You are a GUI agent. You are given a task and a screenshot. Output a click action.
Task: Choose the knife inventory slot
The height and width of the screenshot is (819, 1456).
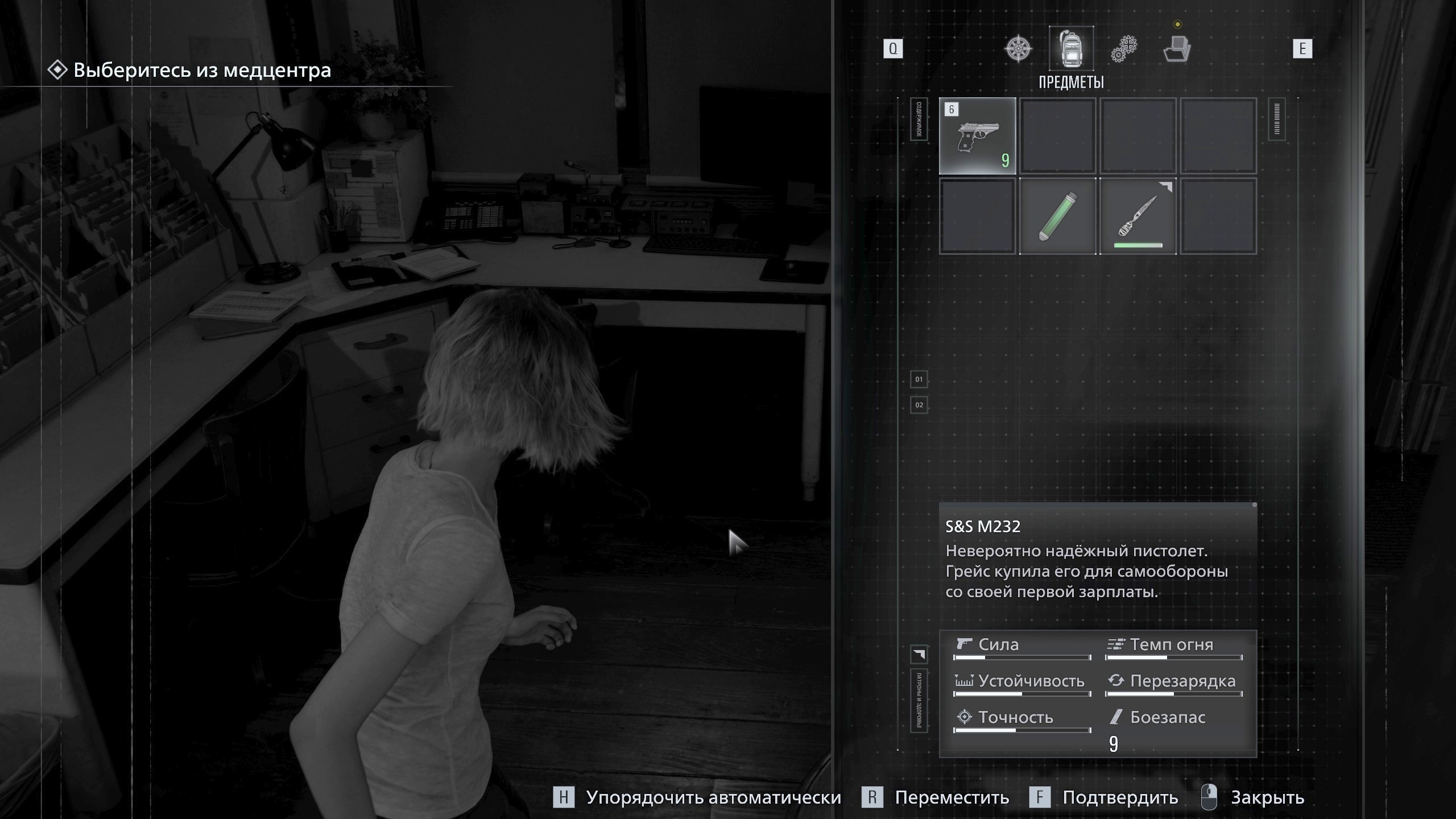click(1137, 216)
